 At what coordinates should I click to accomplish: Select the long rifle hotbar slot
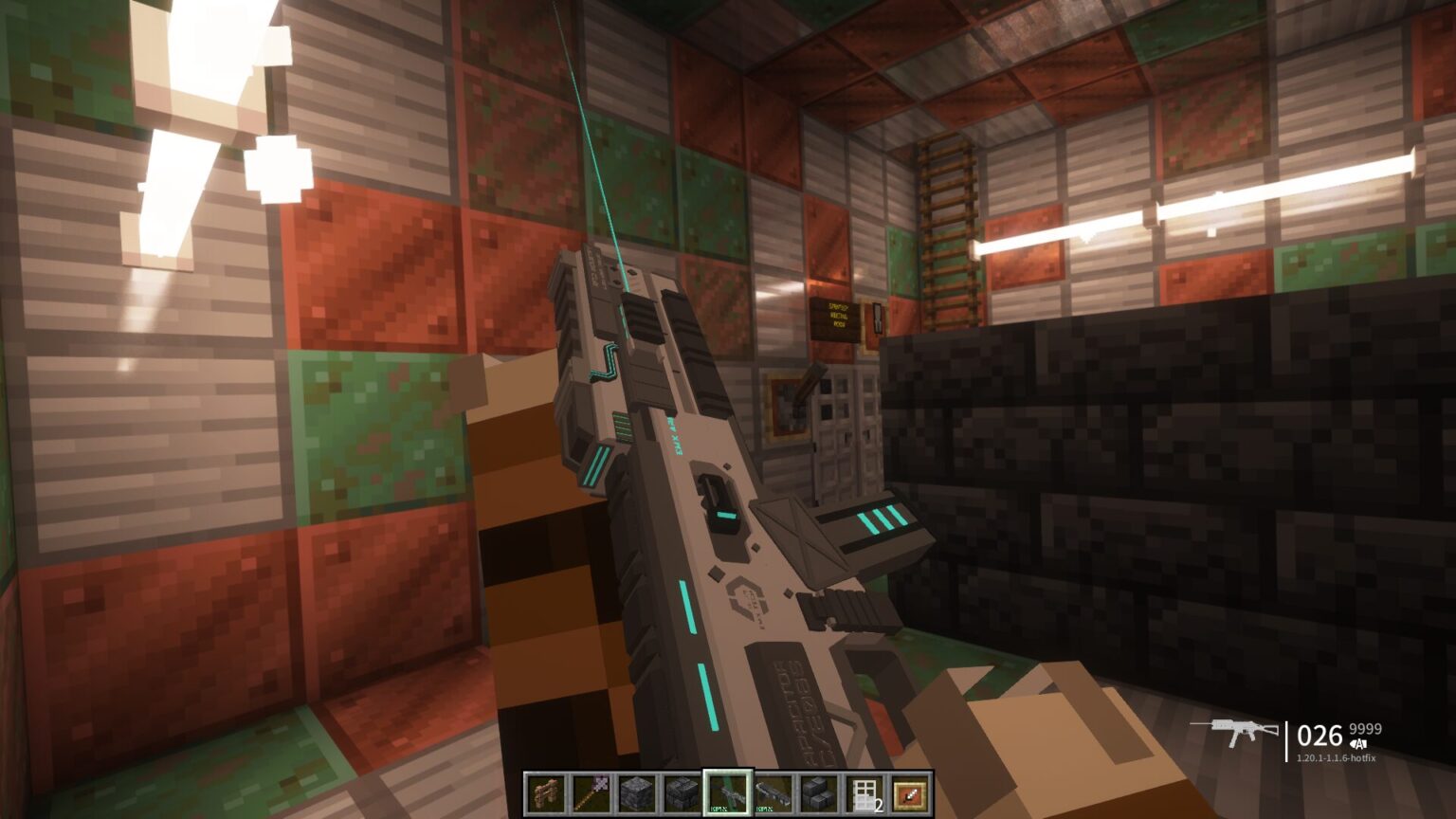click(x=773, y=793)
